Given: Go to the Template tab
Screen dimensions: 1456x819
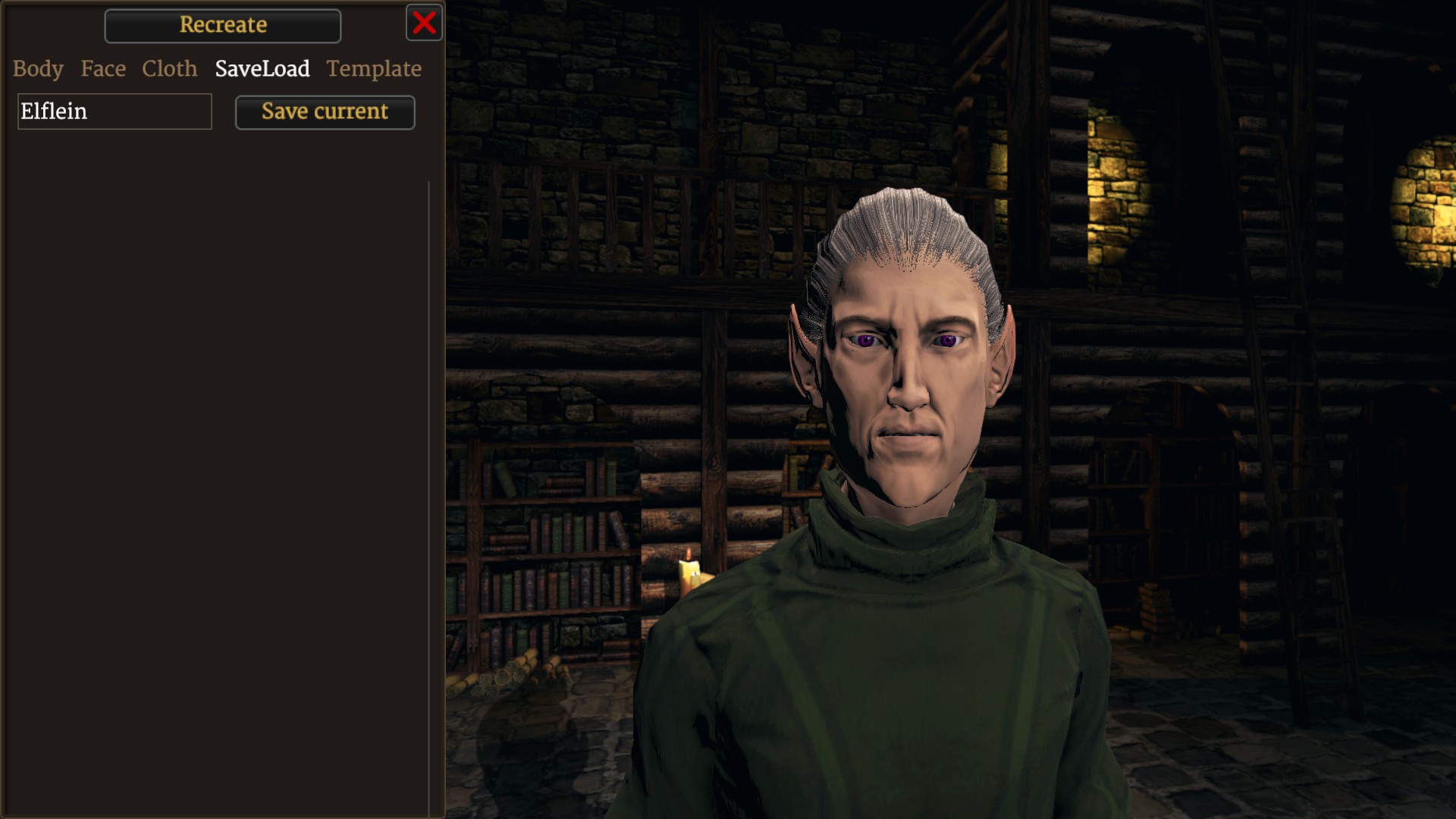Looking at the screenshot, I should pos(374,69).
